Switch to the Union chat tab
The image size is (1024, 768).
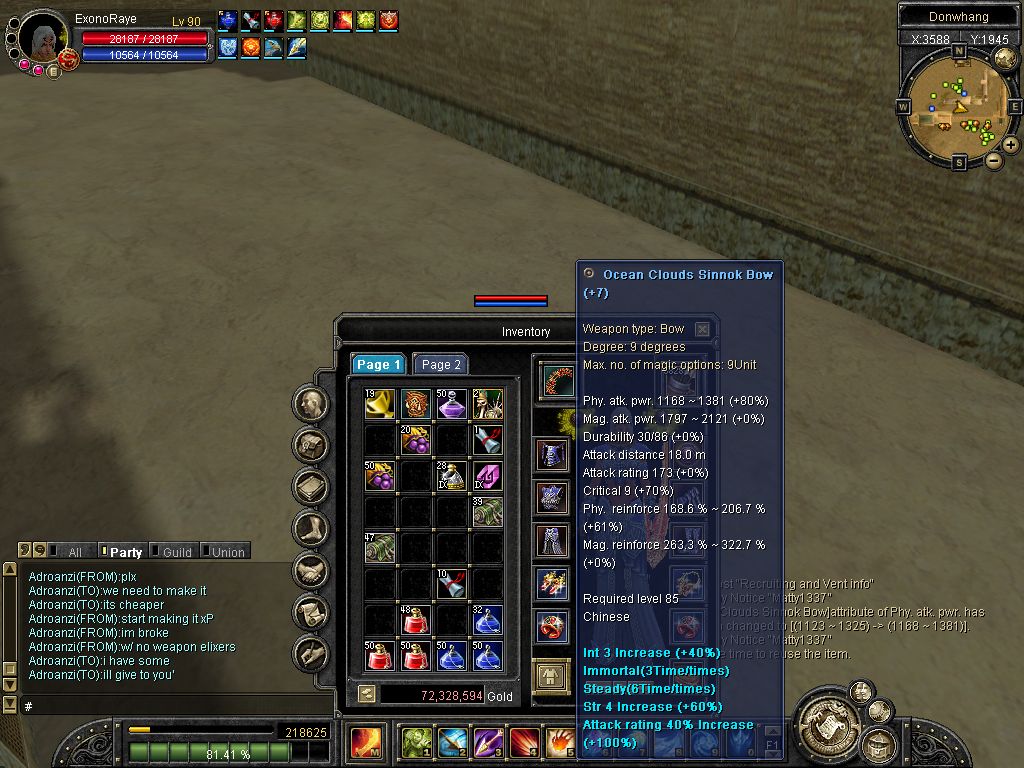pos(226,552)
